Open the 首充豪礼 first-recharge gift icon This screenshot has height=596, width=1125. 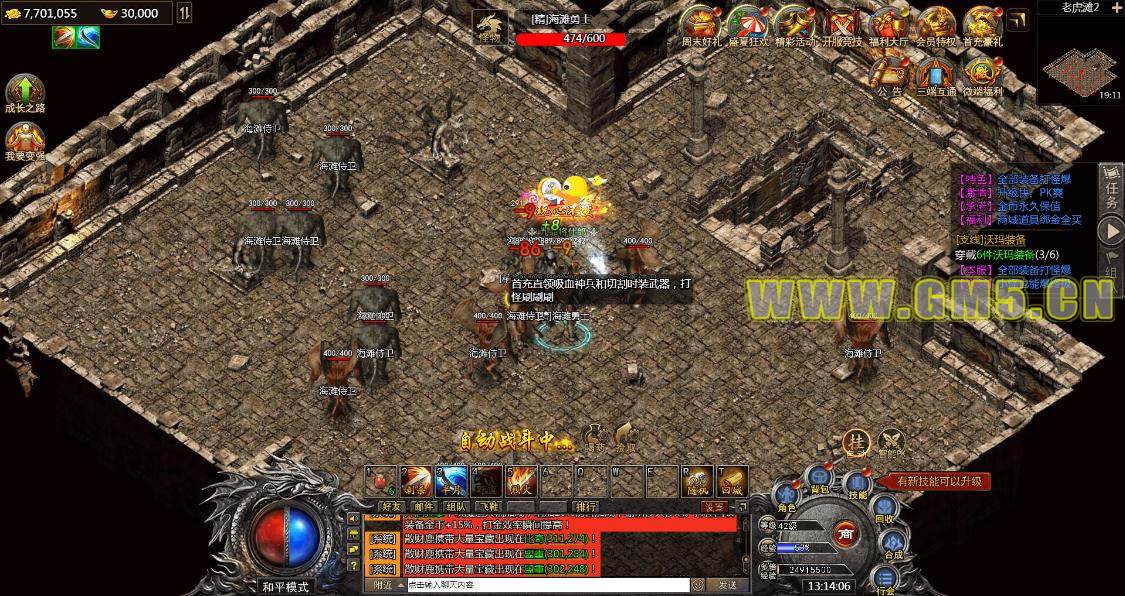(982, 24)
